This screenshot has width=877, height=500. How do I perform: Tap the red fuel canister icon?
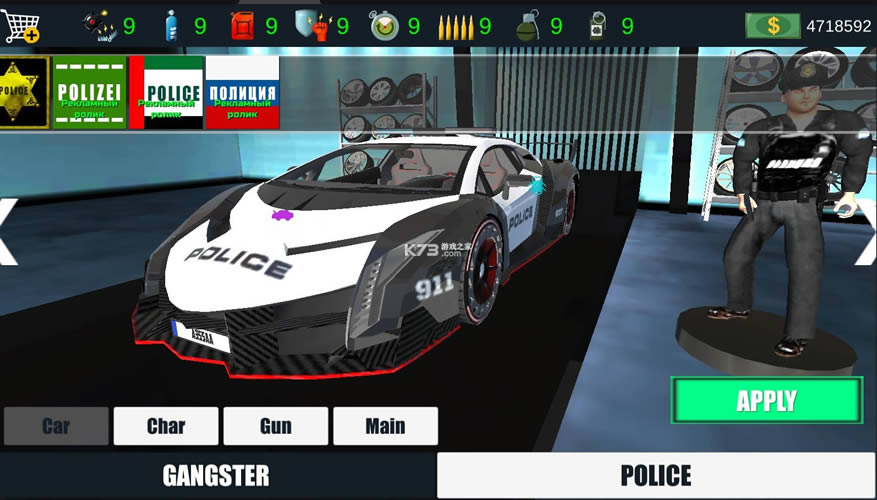pos(243,26)
